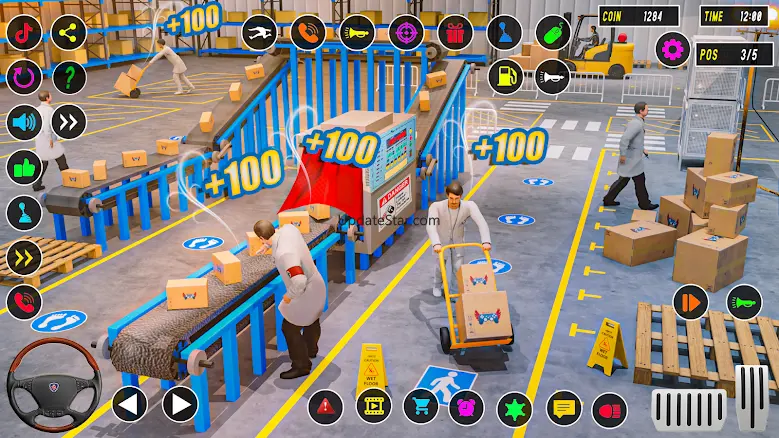Viewport: 779px width, 438px height.
Task: Tap the yellow share button
Action: (68, 33)
